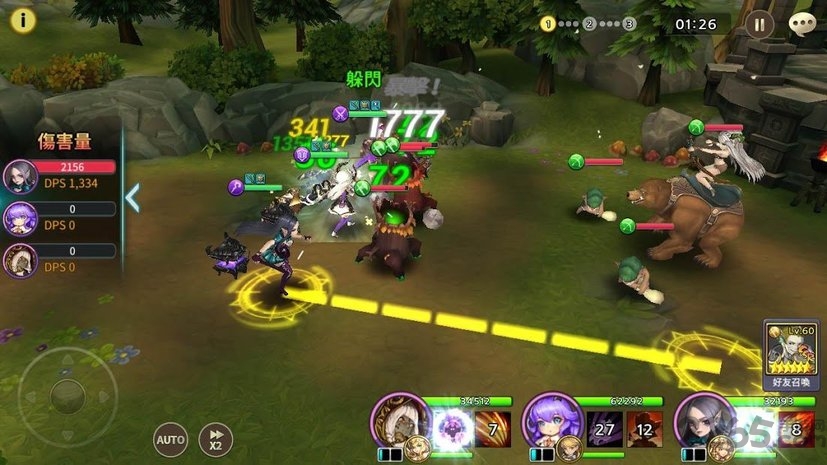Click the purple-haired hero in damage panel
The image size is (827, 465).
[20, 218]
